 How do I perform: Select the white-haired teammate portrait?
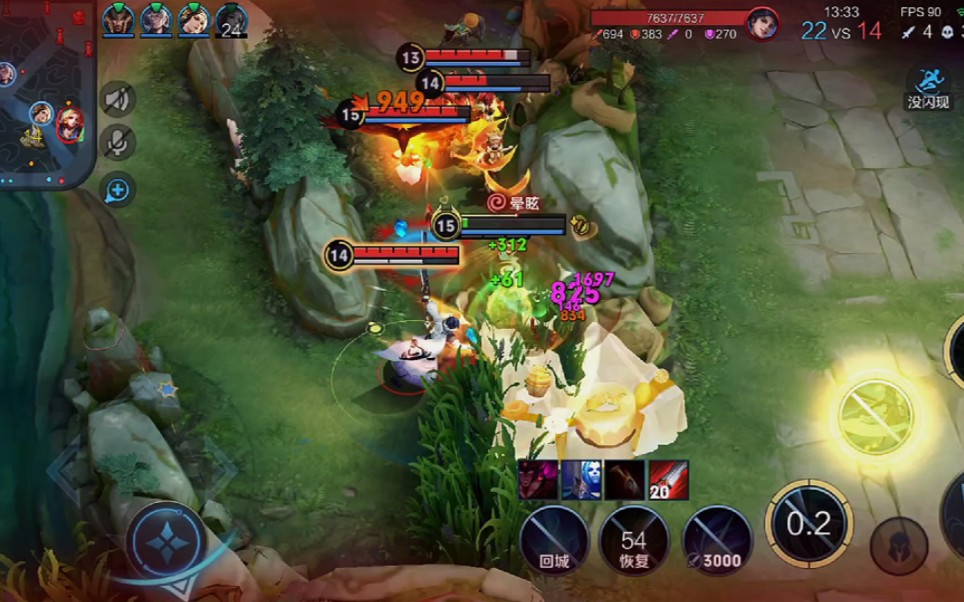tap(156, 19)
